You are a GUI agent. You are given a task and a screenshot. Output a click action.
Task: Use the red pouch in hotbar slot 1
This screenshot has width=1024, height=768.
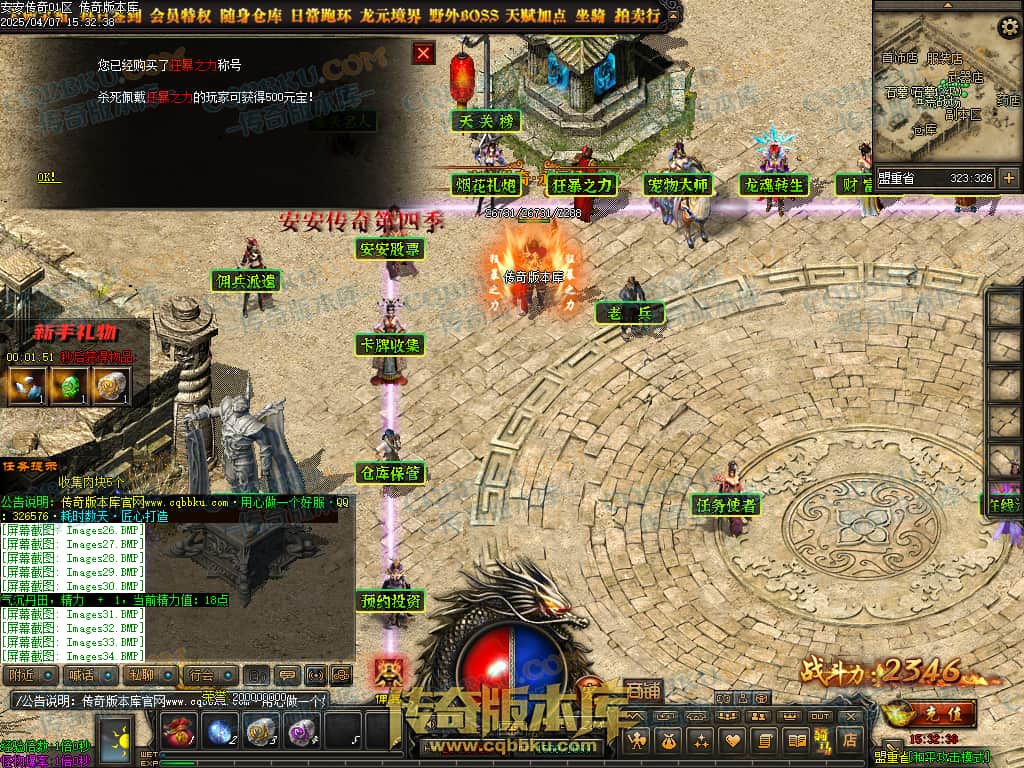[x=178, y=733]
